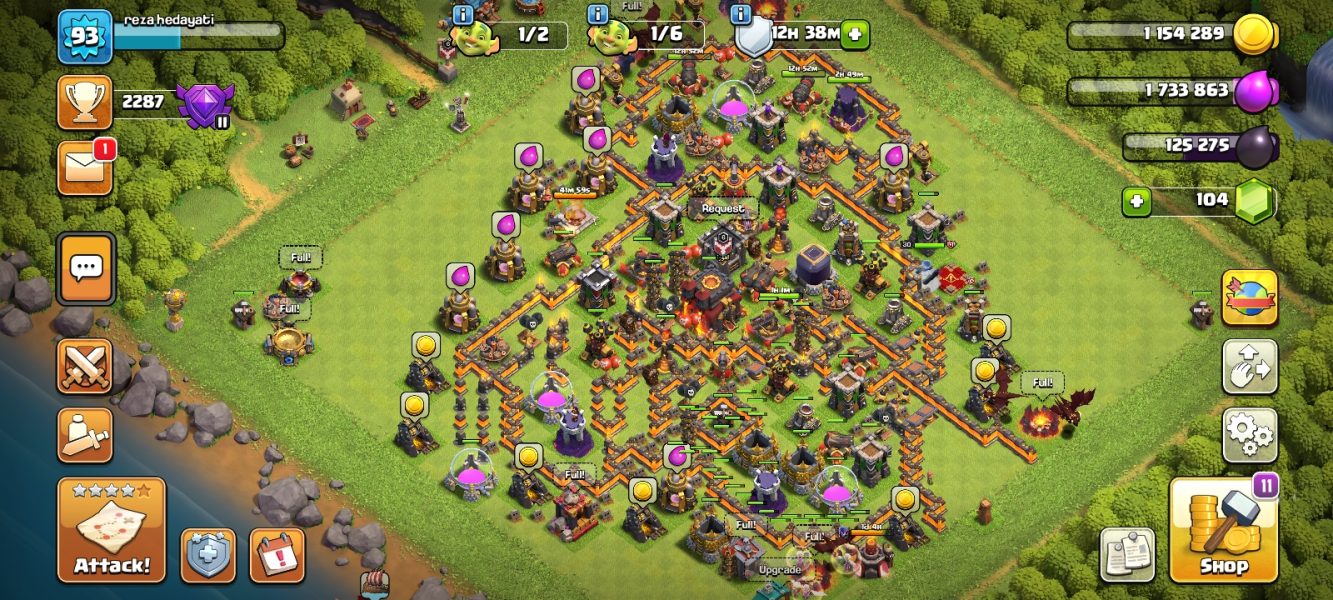Screen dimensions: 1333x600
Task: Open the Settings gears button
Action: click(x=1249, y=434)
